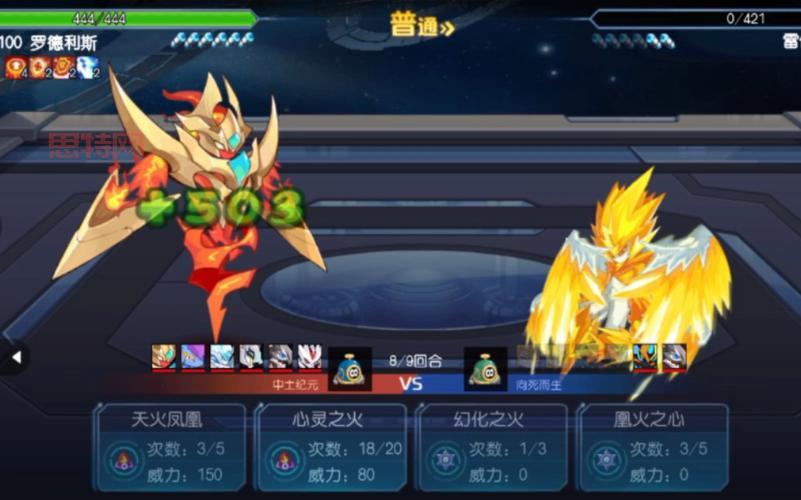Click the opponent's robot avatar
801x500 pixels.
[x=486, y=368]
